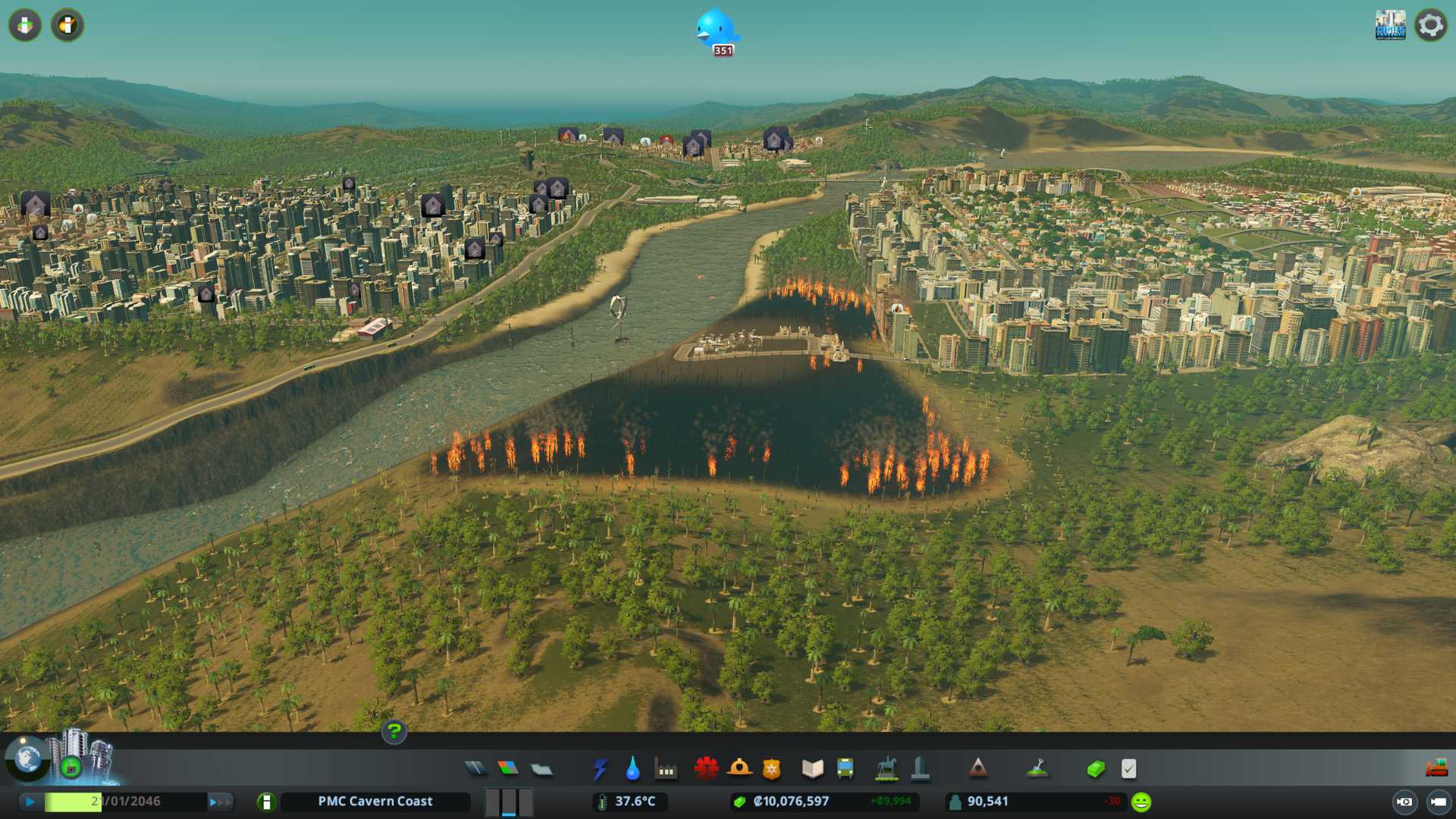
Task: Open the Landscaping shovel menu
Action: (1037, 769)
